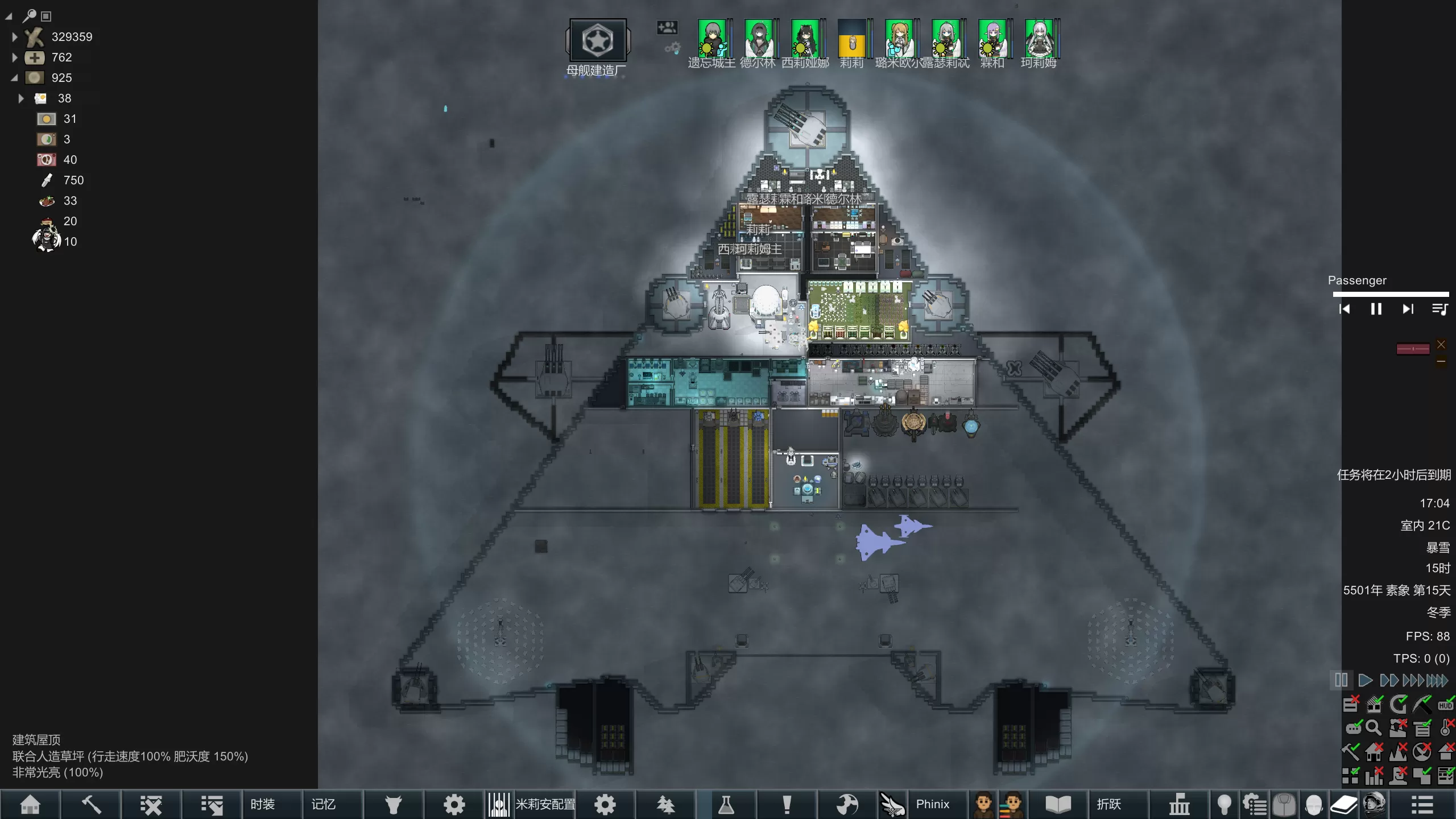Open the Phinix tab

coord(932,804)
